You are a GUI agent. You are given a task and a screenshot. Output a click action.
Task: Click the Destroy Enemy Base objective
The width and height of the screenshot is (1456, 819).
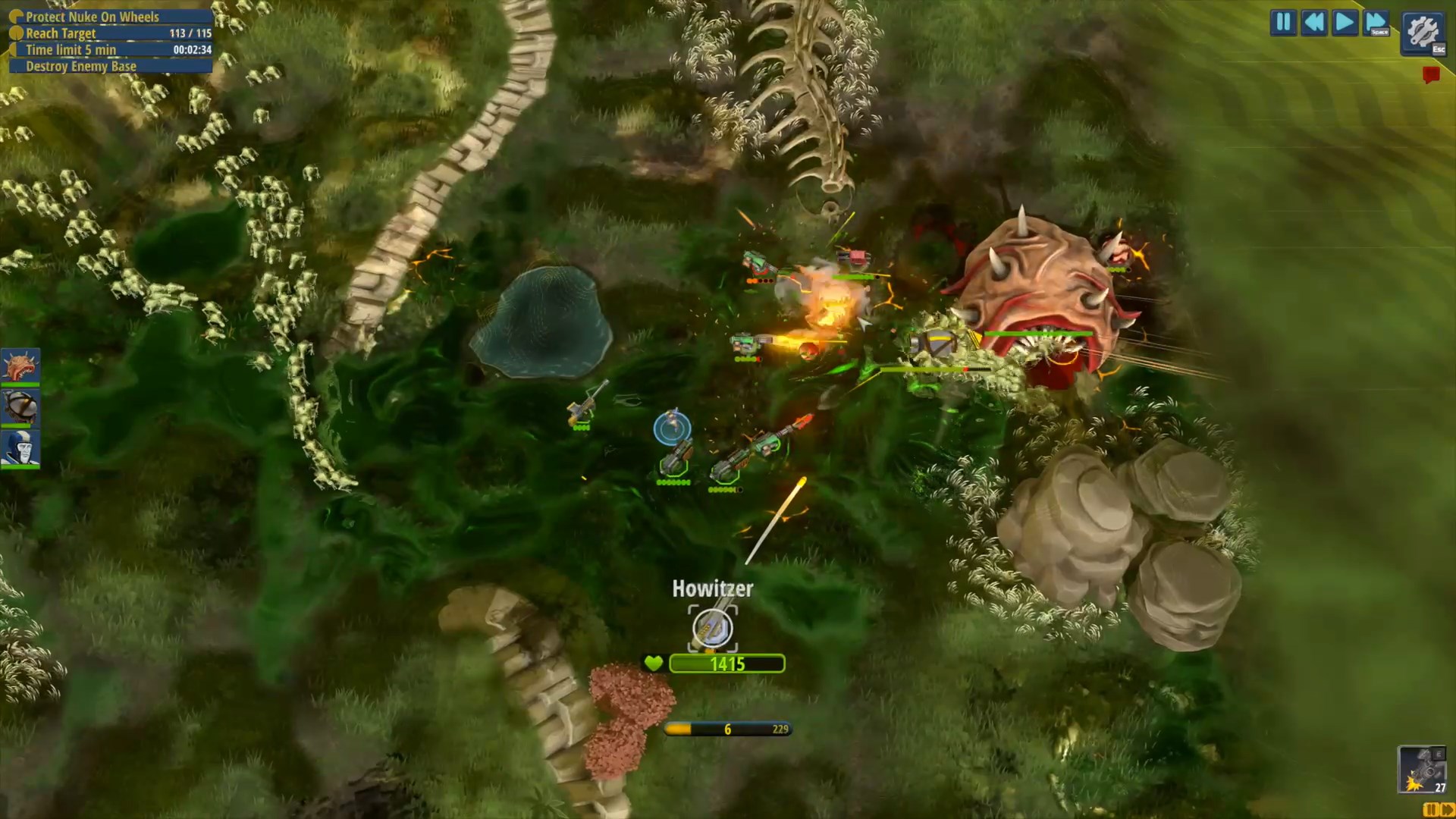point(81,67)
